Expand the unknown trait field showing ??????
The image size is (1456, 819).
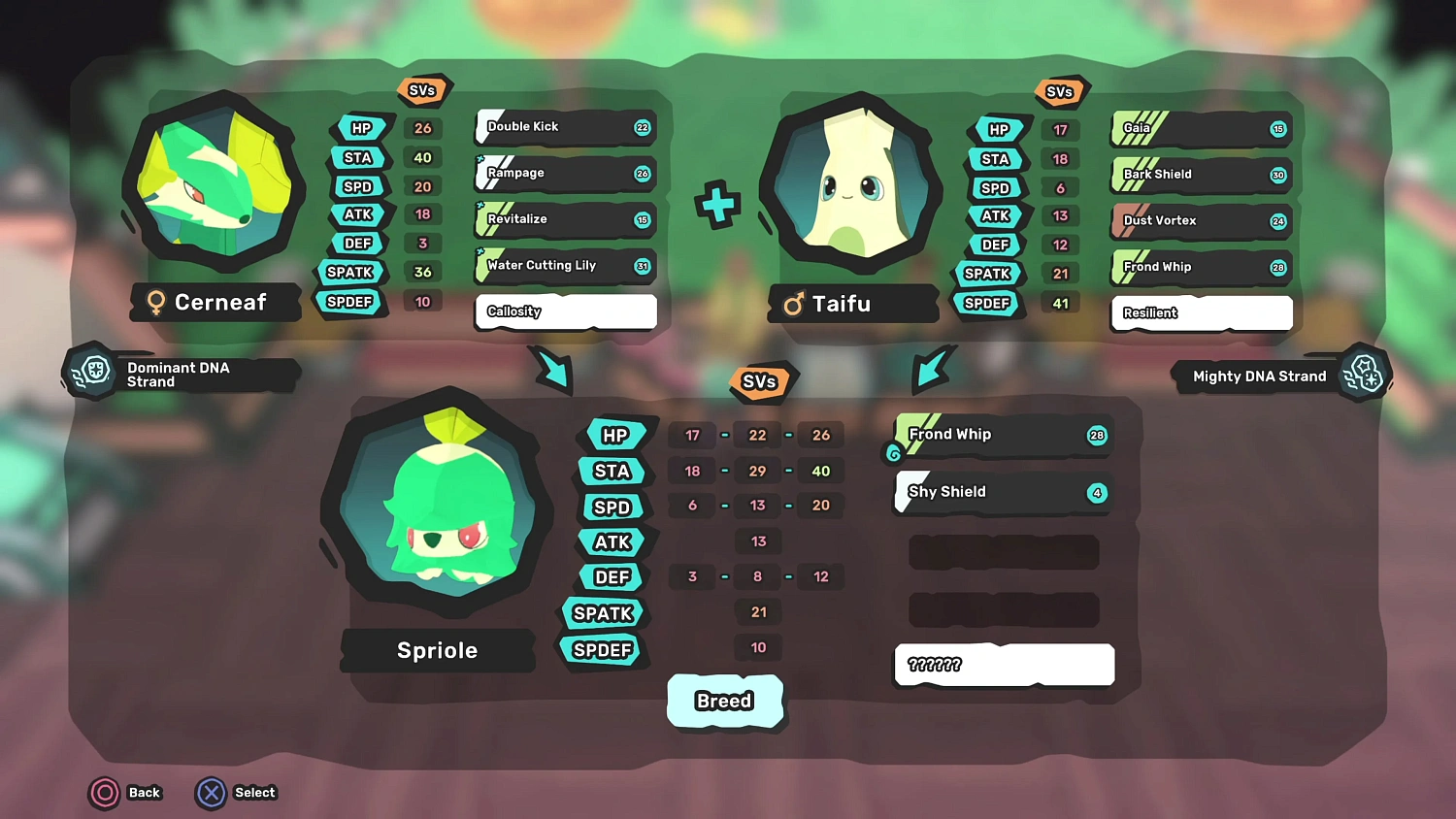(1004, 665)
